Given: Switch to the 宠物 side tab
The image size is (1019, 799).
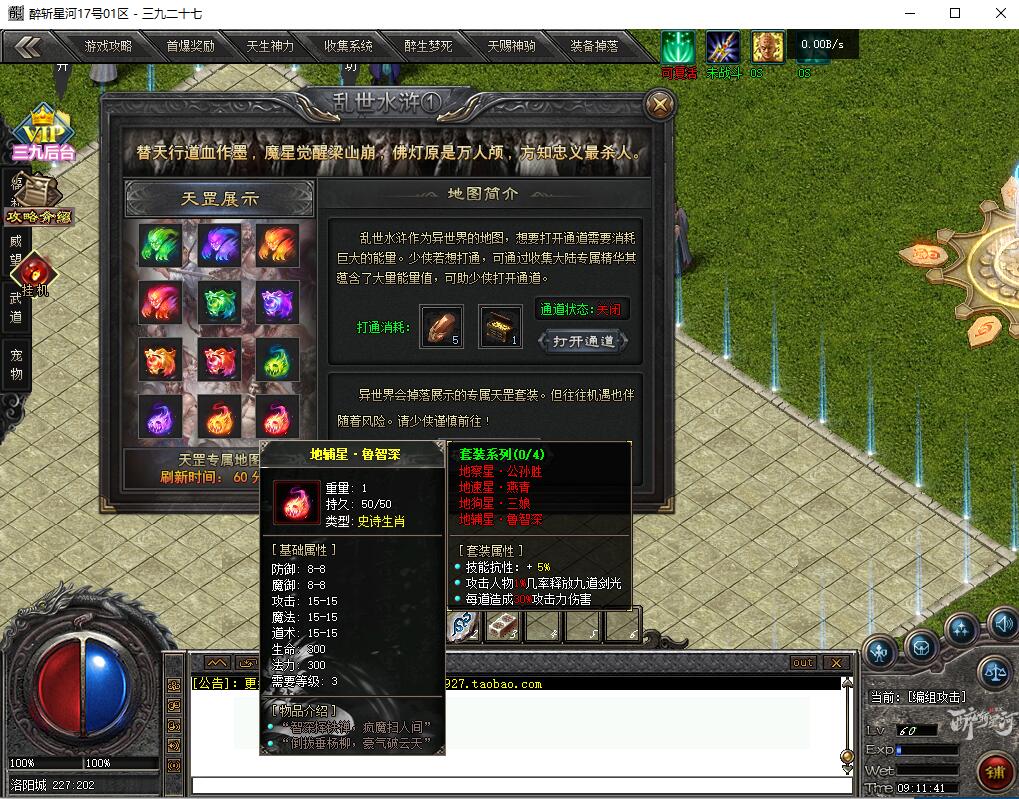Looking at the screenshot, I should click(16, 365).
